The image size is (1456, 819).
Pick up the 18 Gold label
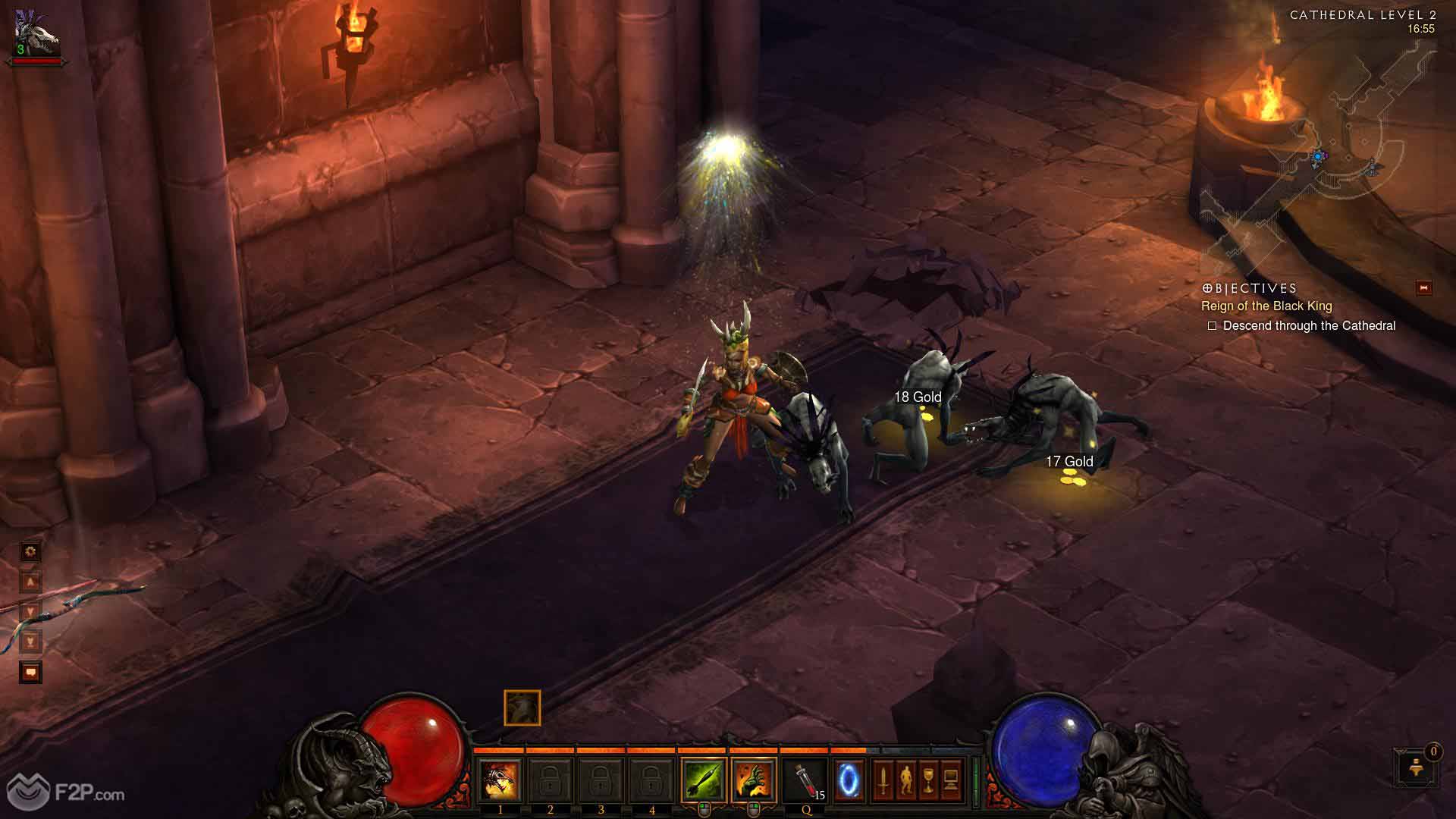918,397
